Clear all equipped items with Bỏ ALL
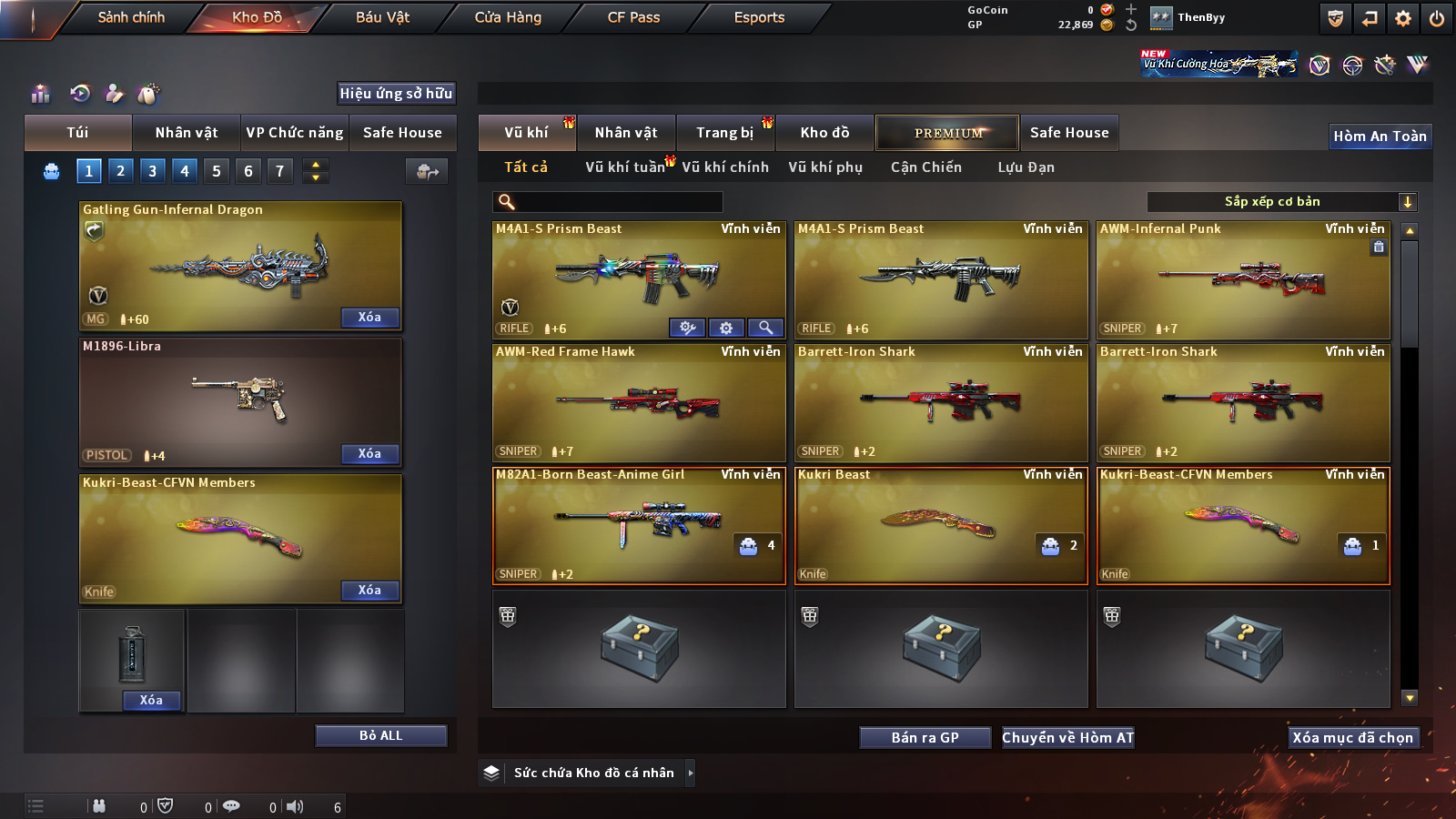1456x819 pixels. point(380,735)
